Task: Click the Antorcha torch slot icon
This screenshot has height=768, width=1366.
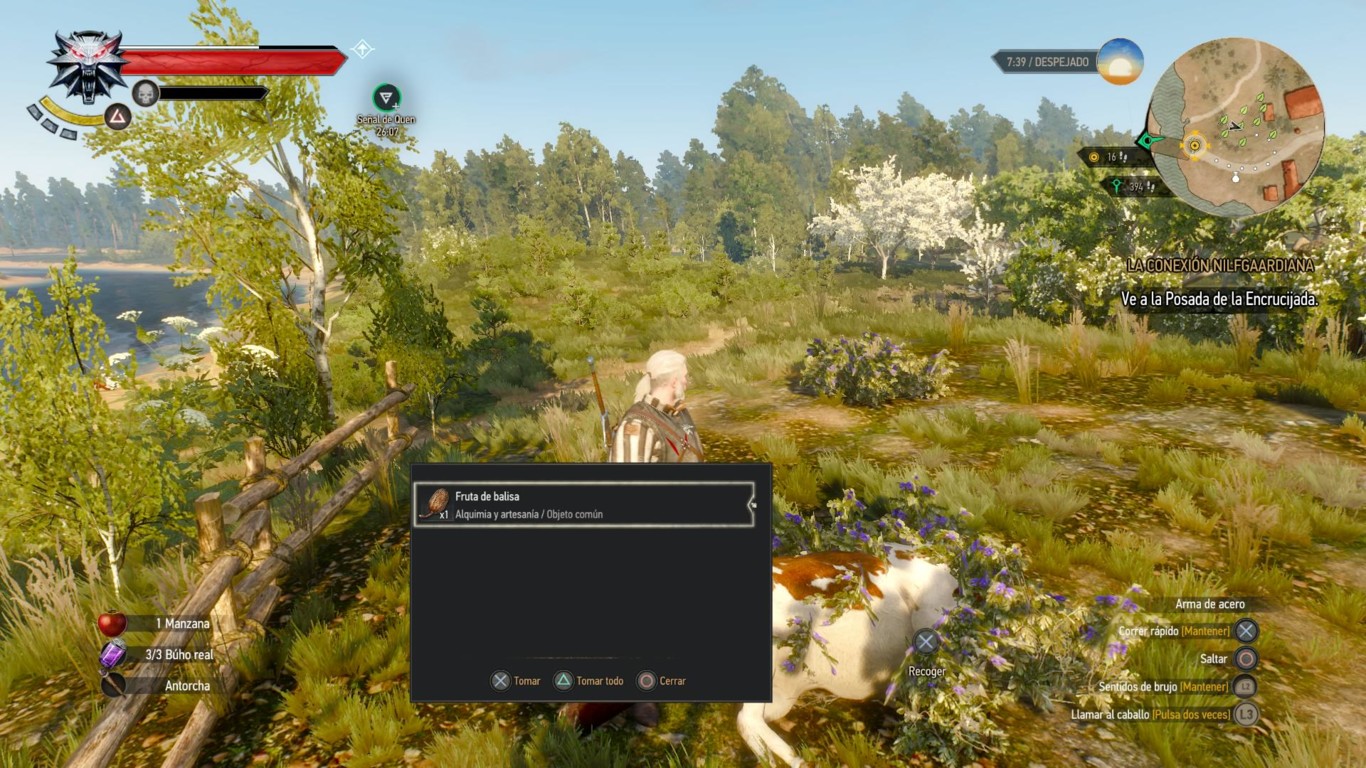Action: [x=114, y=686]
